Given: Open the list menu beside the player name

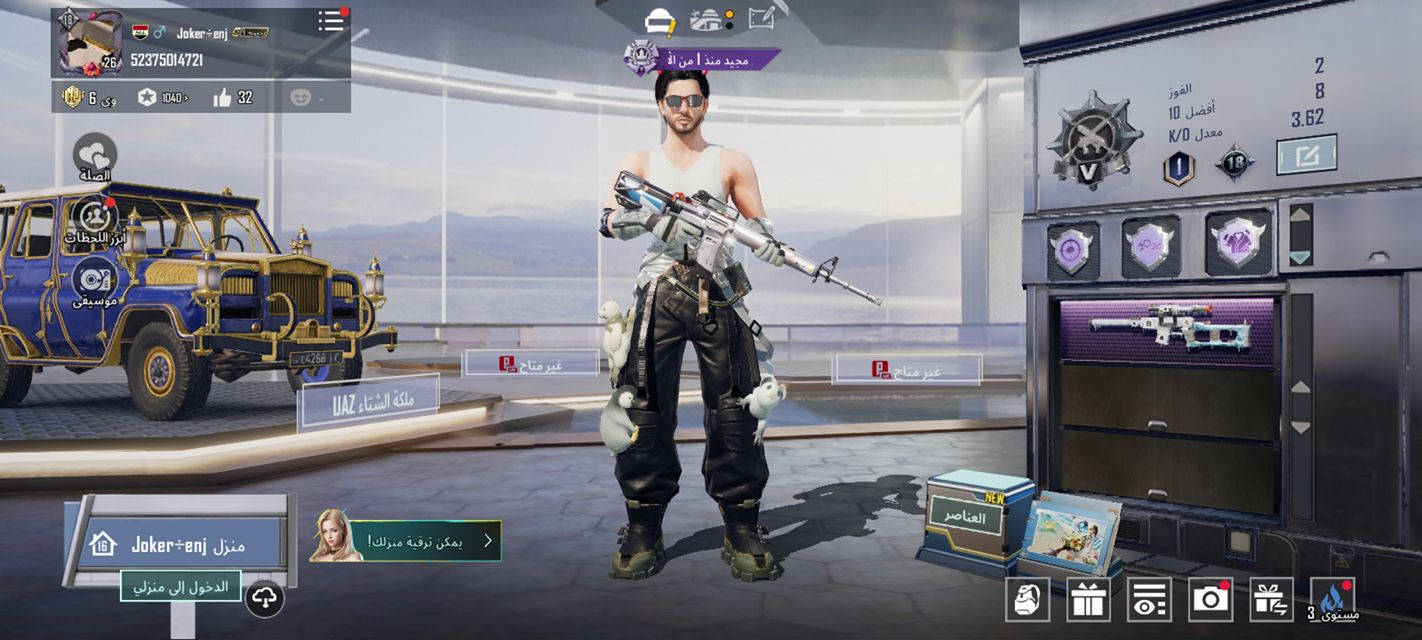Looking at the screenshot, I should pyautogui.click(x=331, y=21).
